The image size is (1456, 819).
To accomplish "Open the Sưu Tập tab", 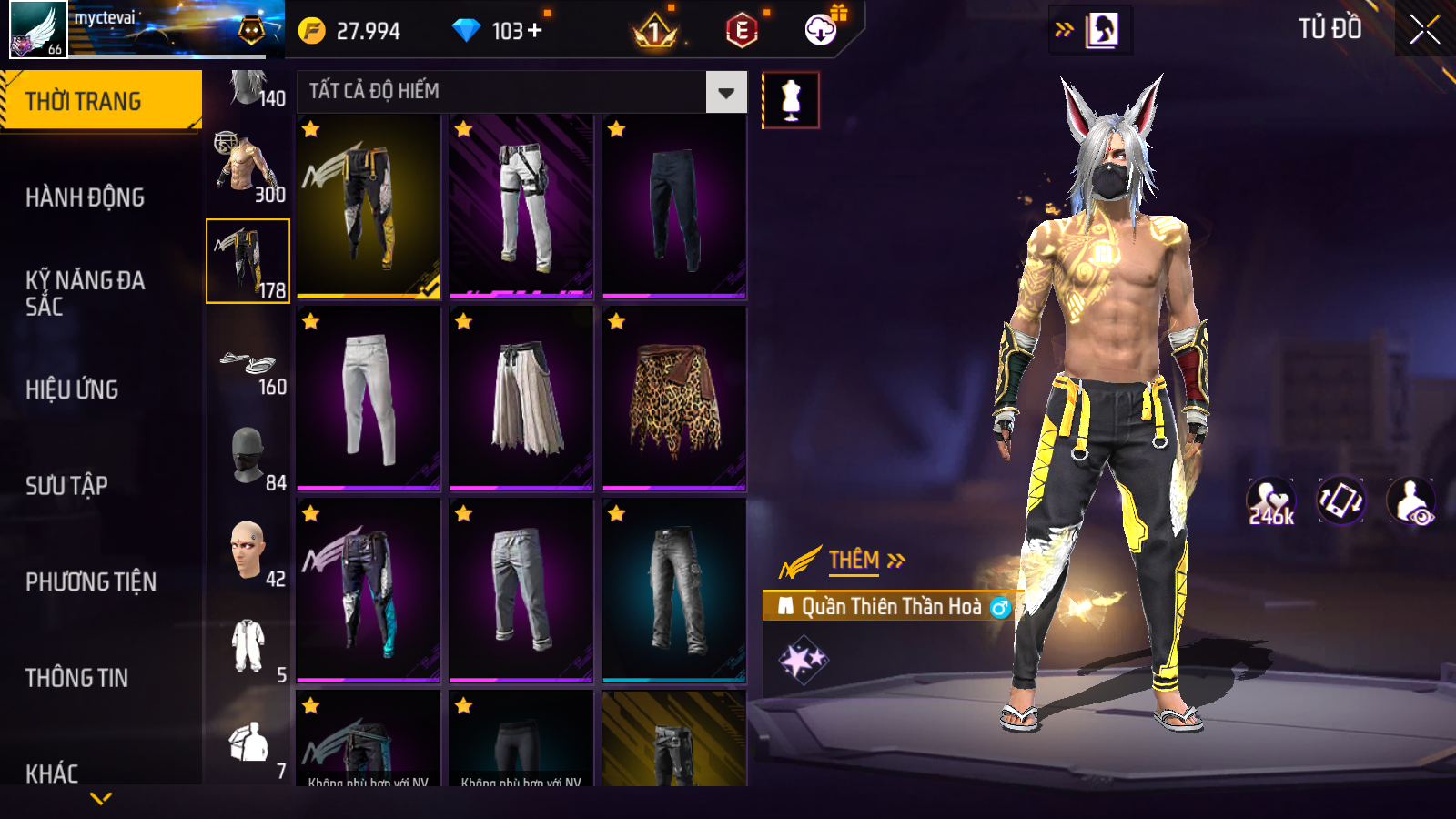I will pos(66,486).
